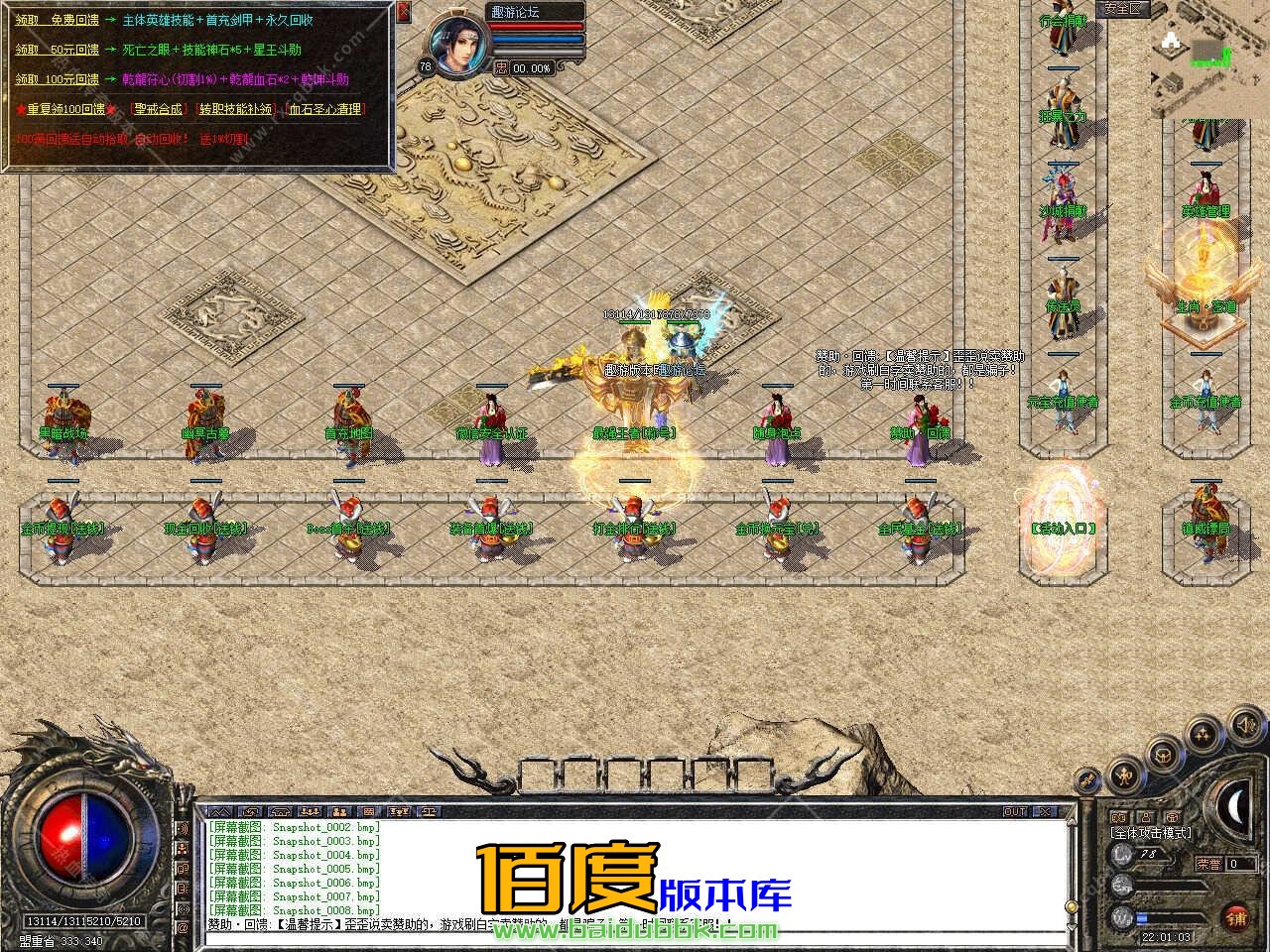Screen dimensions: 1270x952
Task: Toggle the 全体攻击模式 attack mode setting
Action: 1151,834
